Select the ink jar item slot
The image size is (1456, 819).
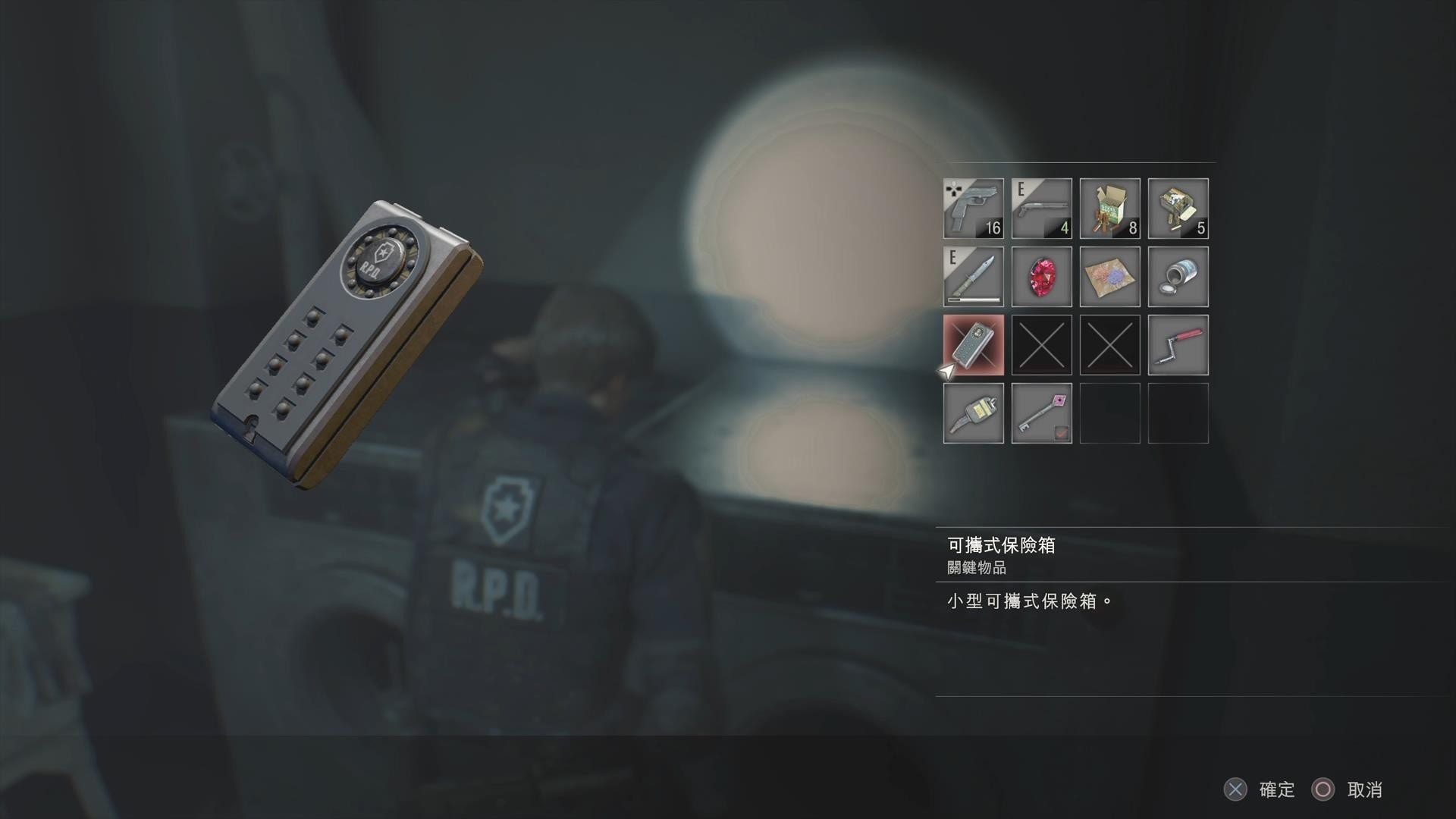(x=1178, y=277)
